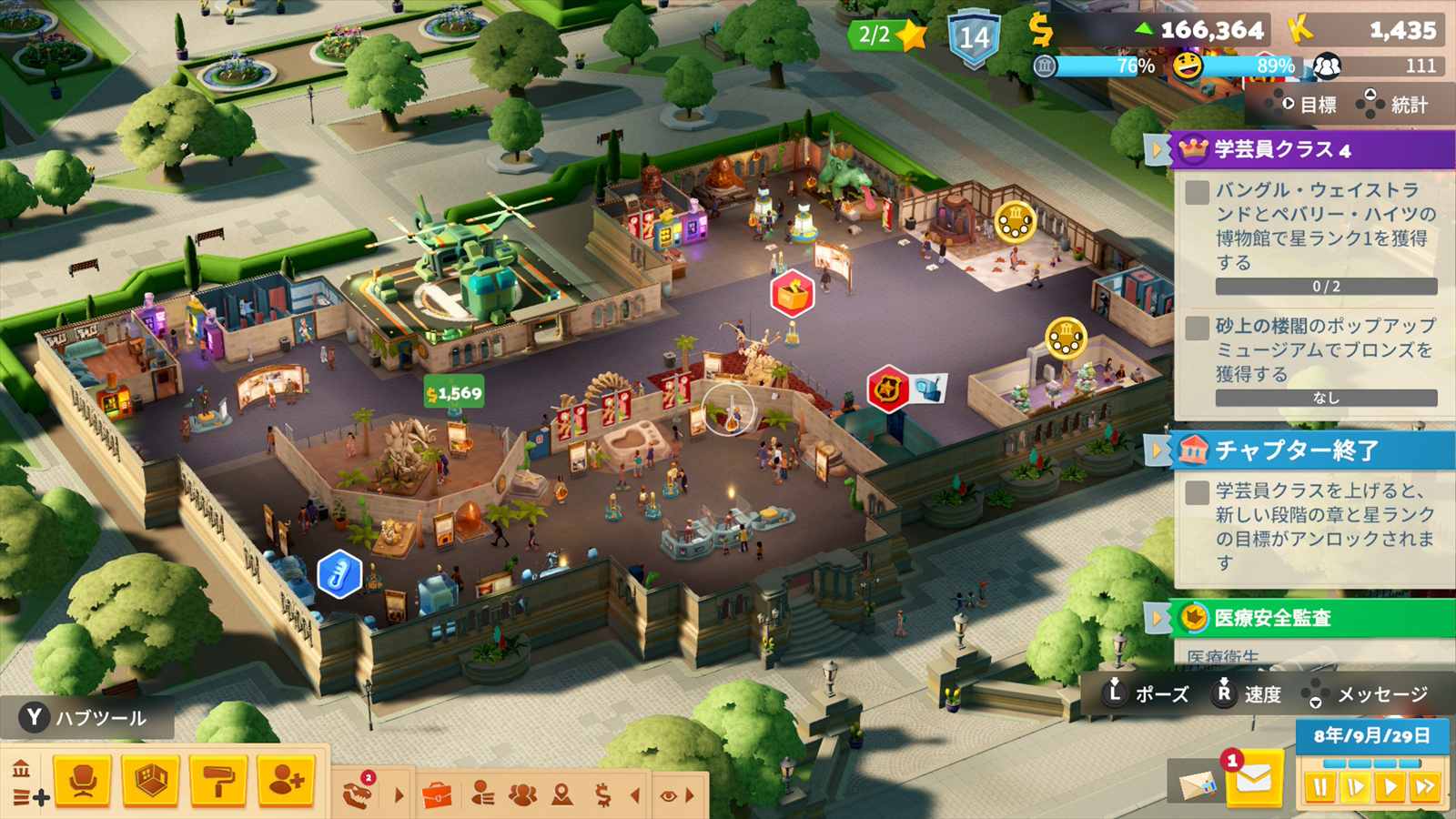The height and width of the screenshot is (819, 1456).
Task: Open the hire staff menu
Action: coord(286,780)
